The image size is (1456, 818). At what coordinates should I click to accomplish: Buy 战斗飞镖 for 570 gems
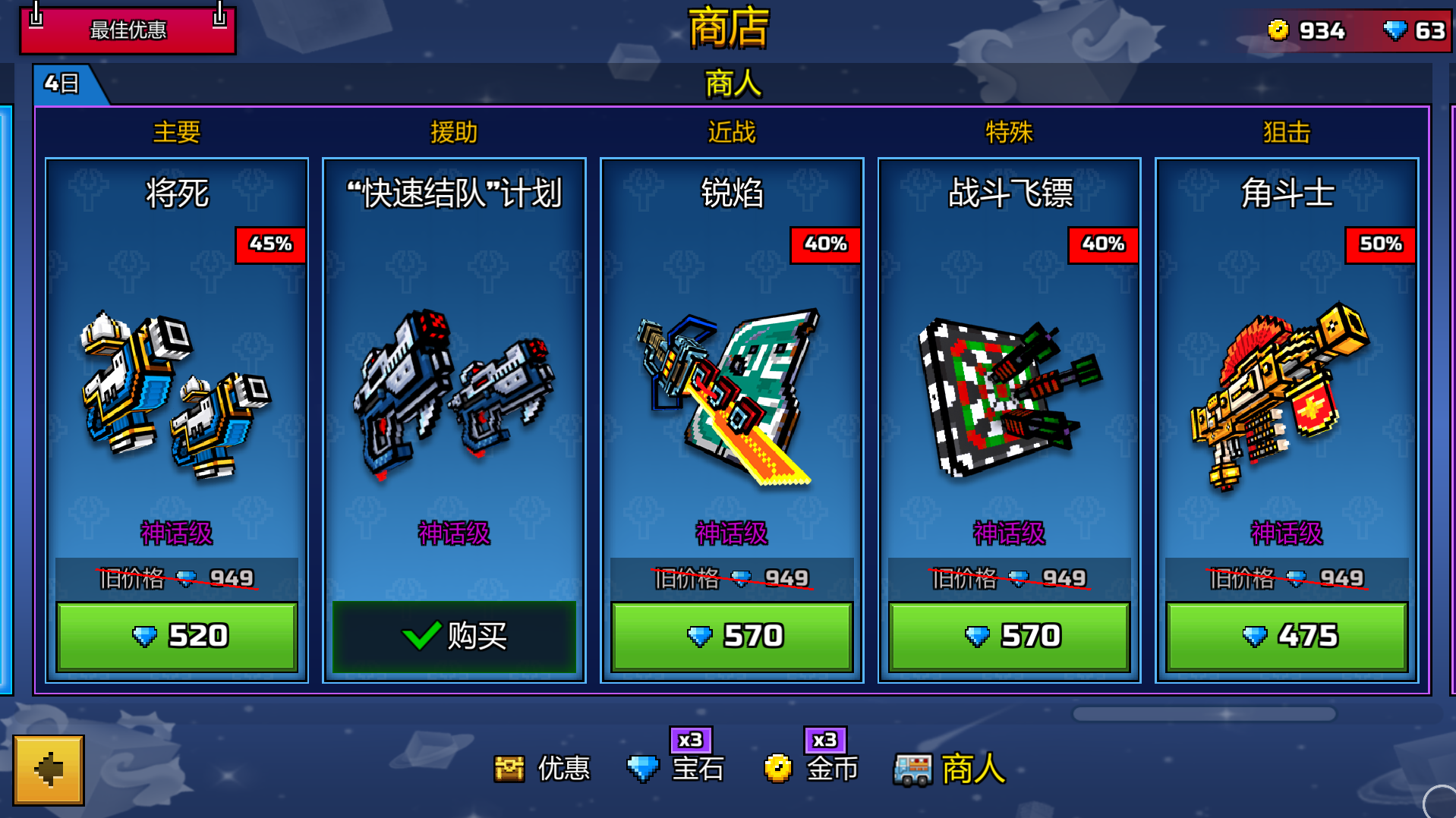pos(1009,636)
